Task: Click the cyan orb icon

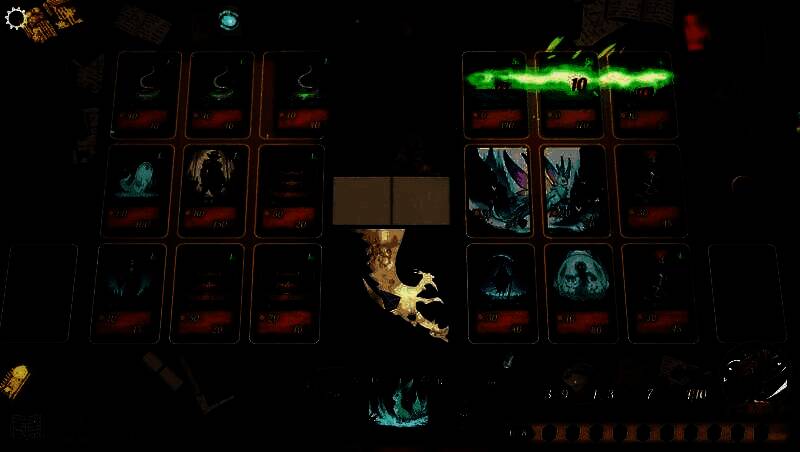Action: (229, 20)
